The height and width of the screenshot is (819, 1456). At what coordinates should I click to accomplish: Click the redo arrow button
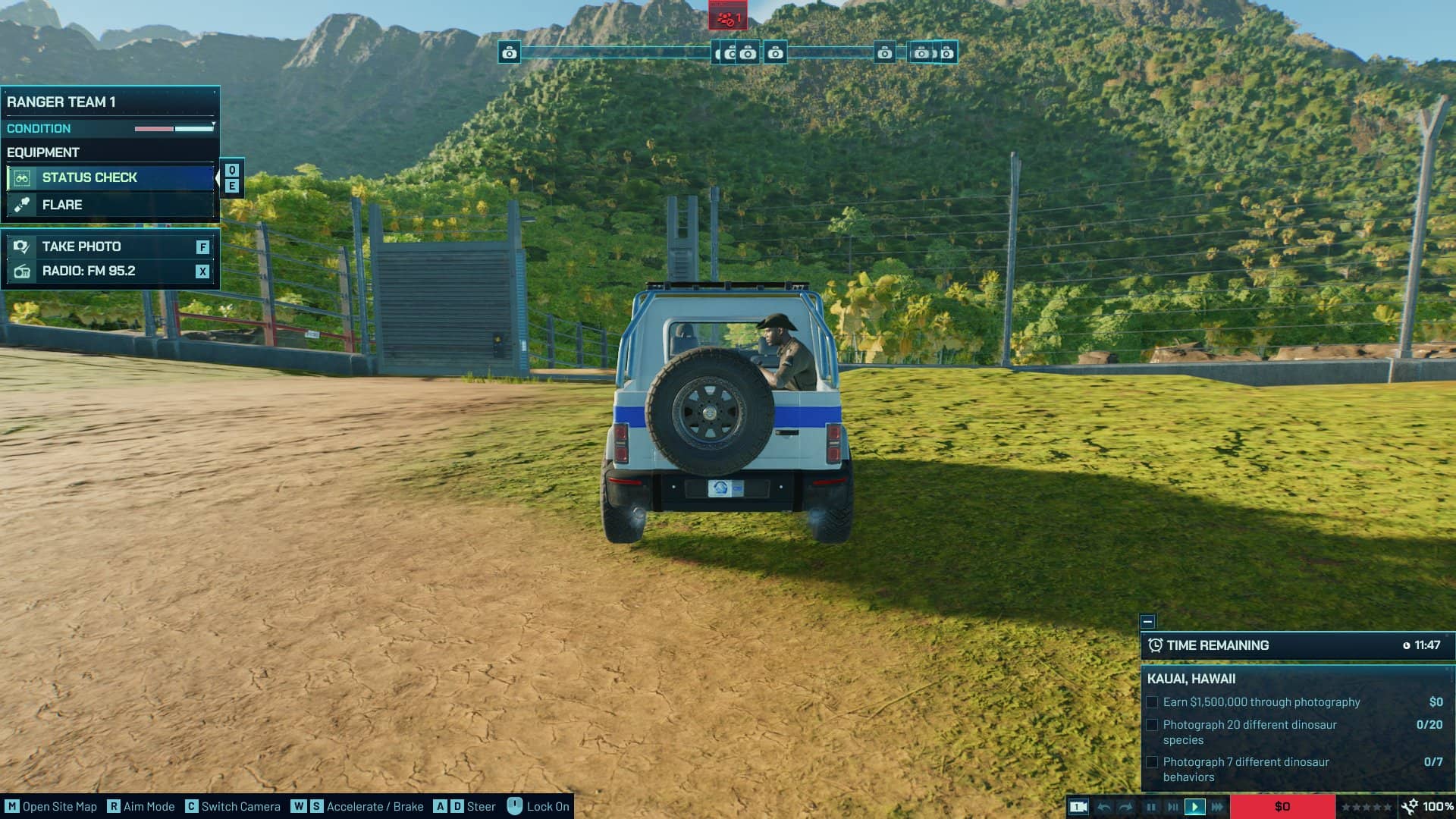(x=1126, y=807)
